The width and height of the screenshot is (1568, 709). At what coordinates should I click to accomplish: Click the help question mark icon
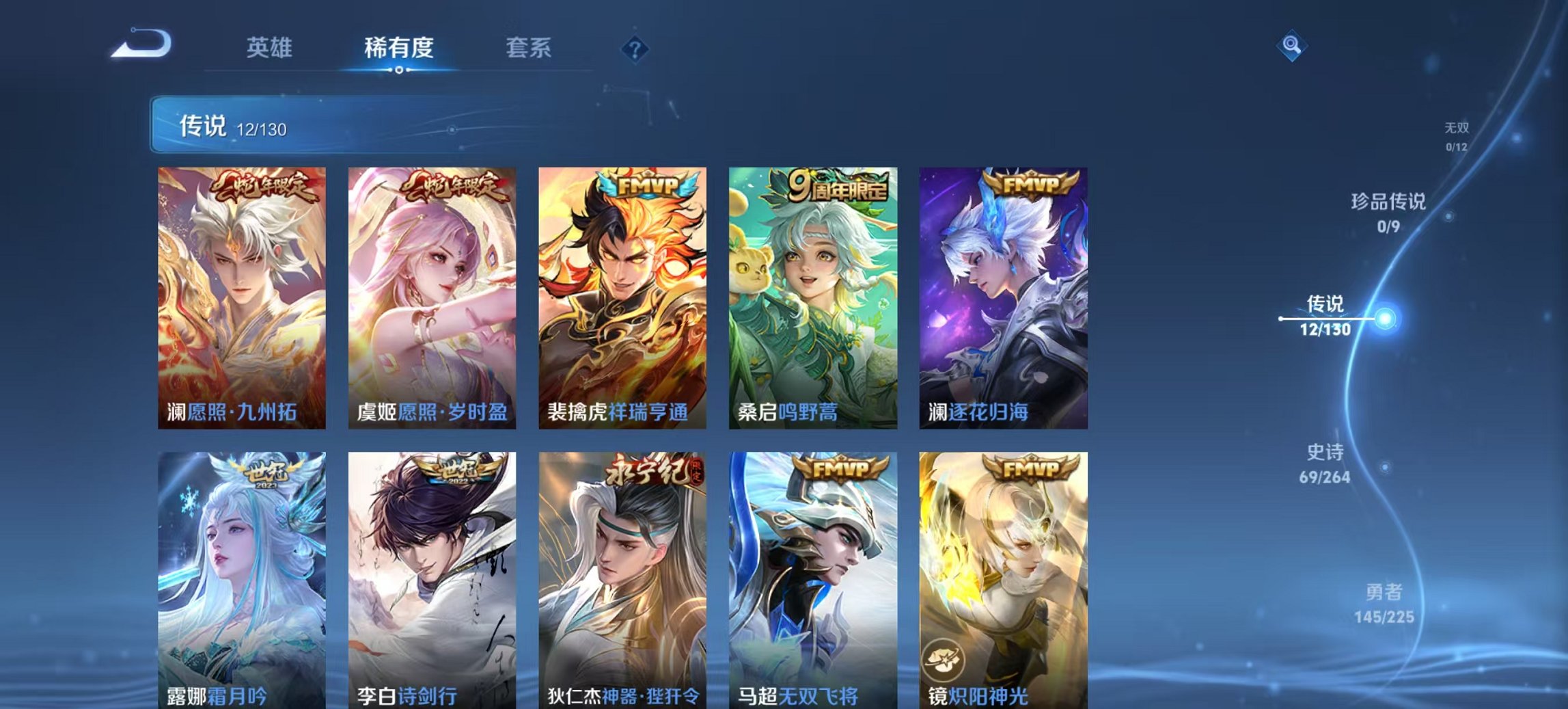pyautogui.click(x=635, y=48)
